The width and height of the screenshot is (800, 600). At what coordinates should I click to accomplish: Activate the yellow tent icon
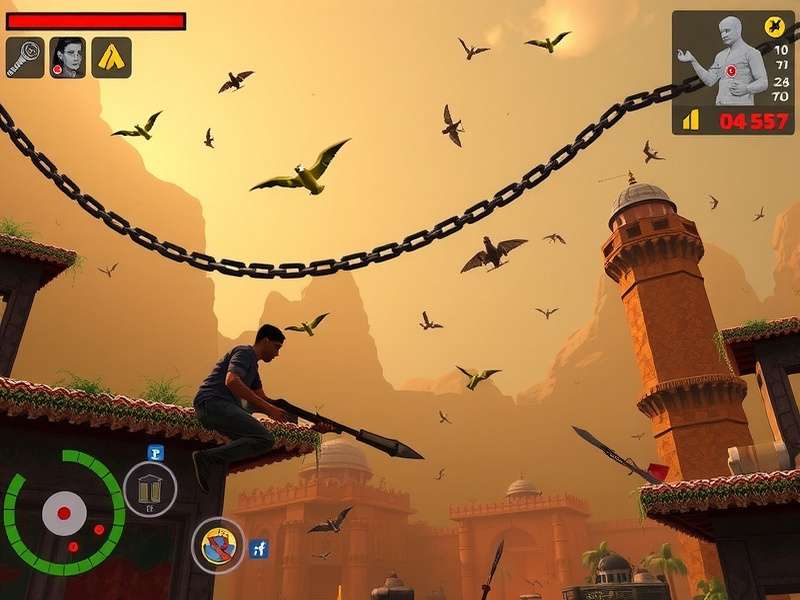pyautogui.click(x=111, y=58)
